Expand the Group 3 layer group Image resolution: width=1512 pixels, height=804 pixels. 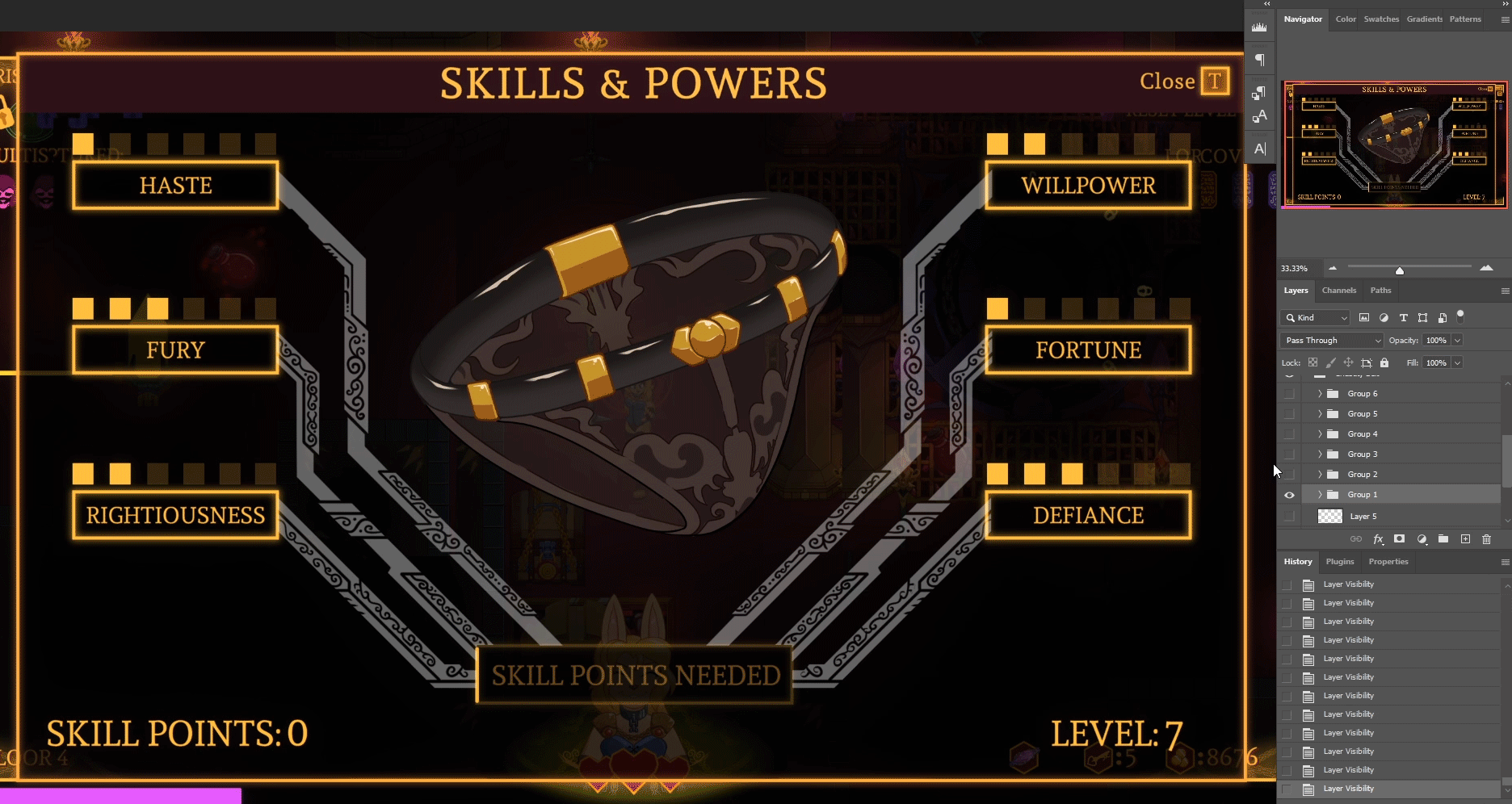pos(1318,454)
